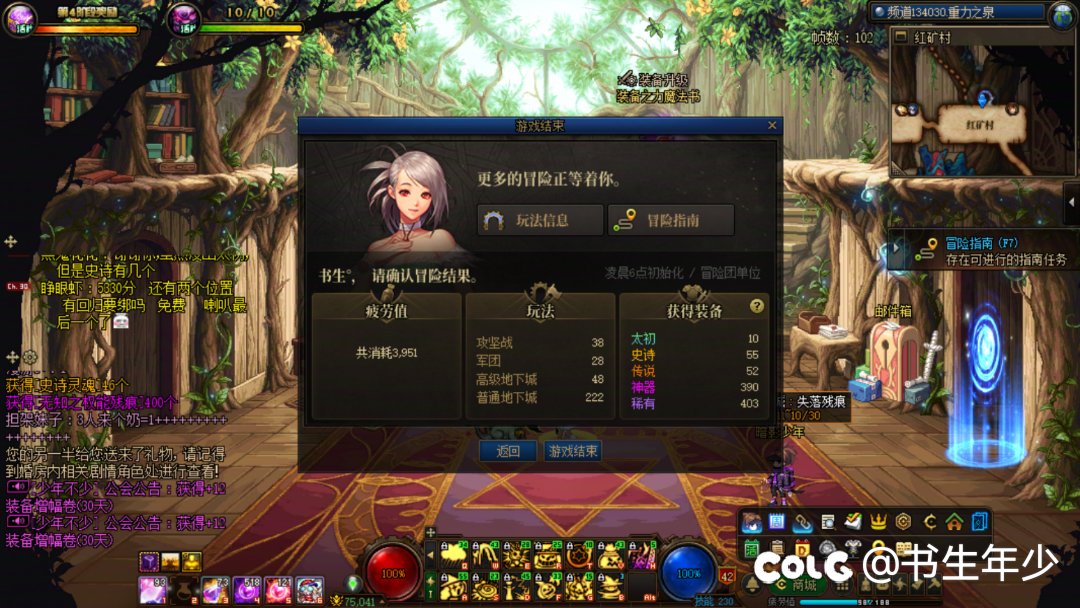Click the golden crown menu icon
The height and width of the screenshot is (608, 1080).
878,521
